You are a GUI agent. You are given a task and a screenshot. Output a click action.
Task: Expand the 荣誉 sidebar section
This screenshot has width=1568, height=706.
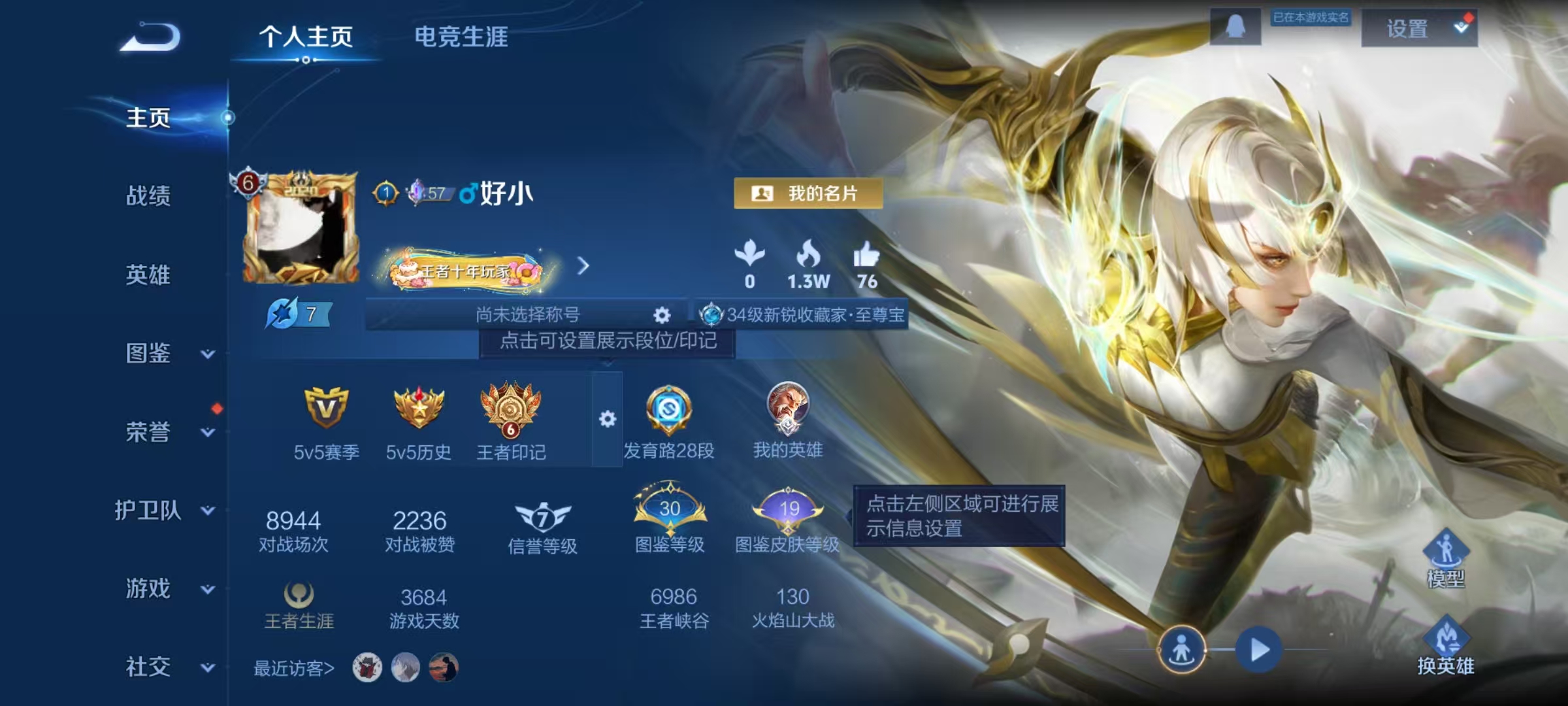[149, 432]
